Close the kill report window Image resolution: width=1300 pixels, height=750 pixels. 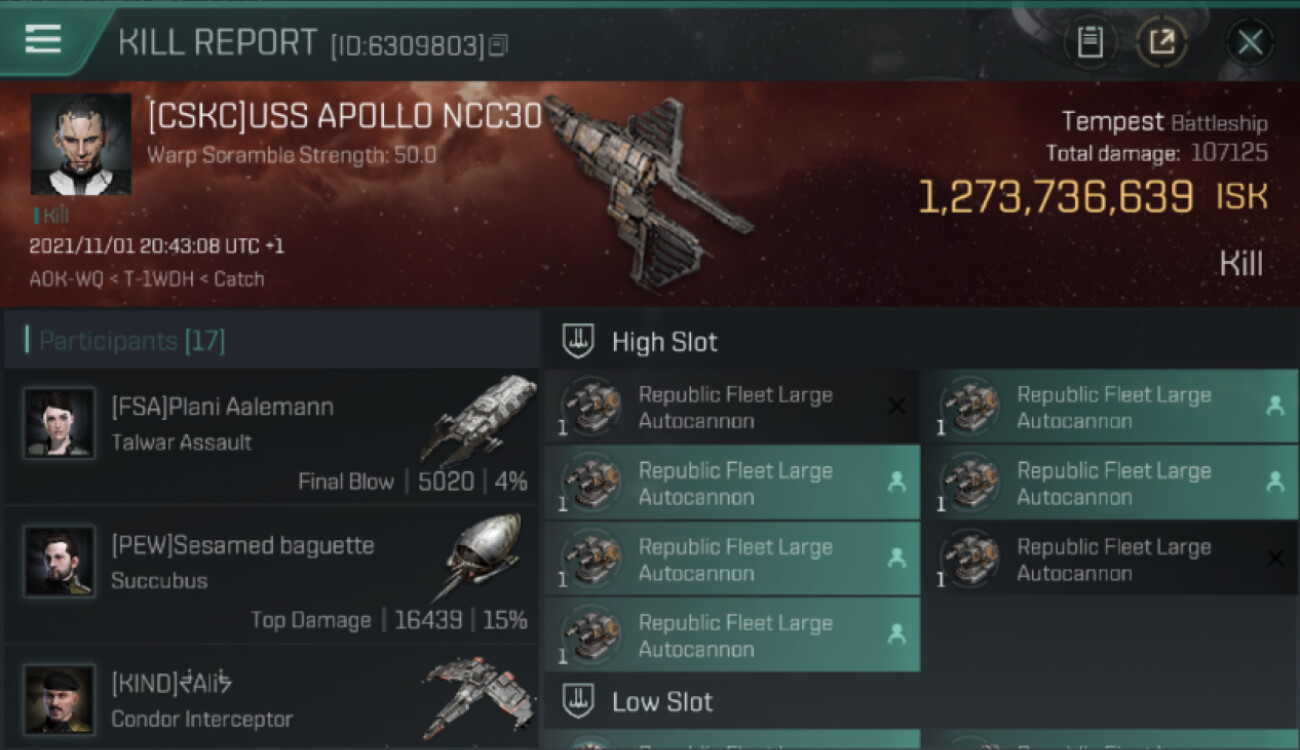[1249, 42]
